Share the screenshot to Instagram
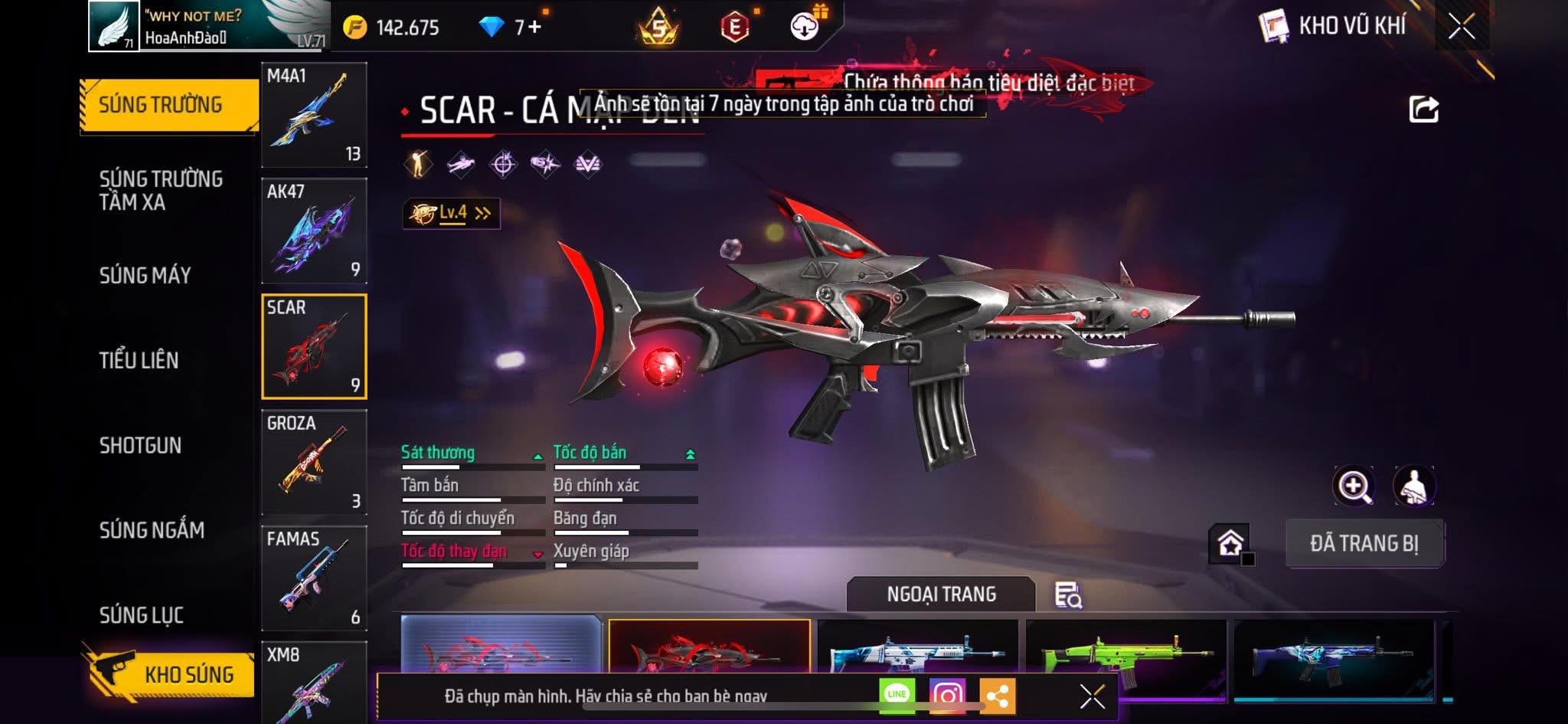Viewport: 1568px width, 724px height. (x=947, y=695)
